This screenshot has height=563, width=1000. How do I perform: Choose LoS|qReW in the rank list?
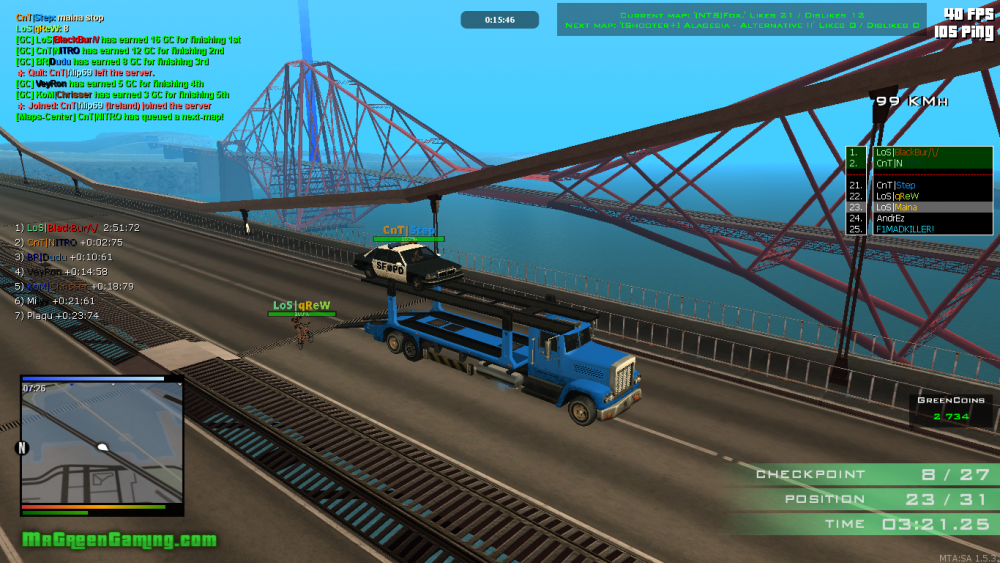point(918,196)
